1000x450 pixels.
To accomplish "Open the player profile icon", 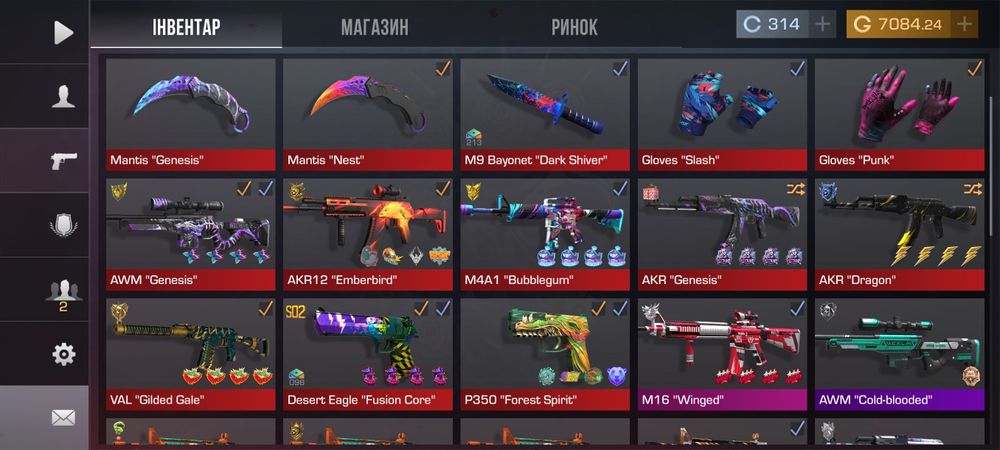I will (63, 97).
